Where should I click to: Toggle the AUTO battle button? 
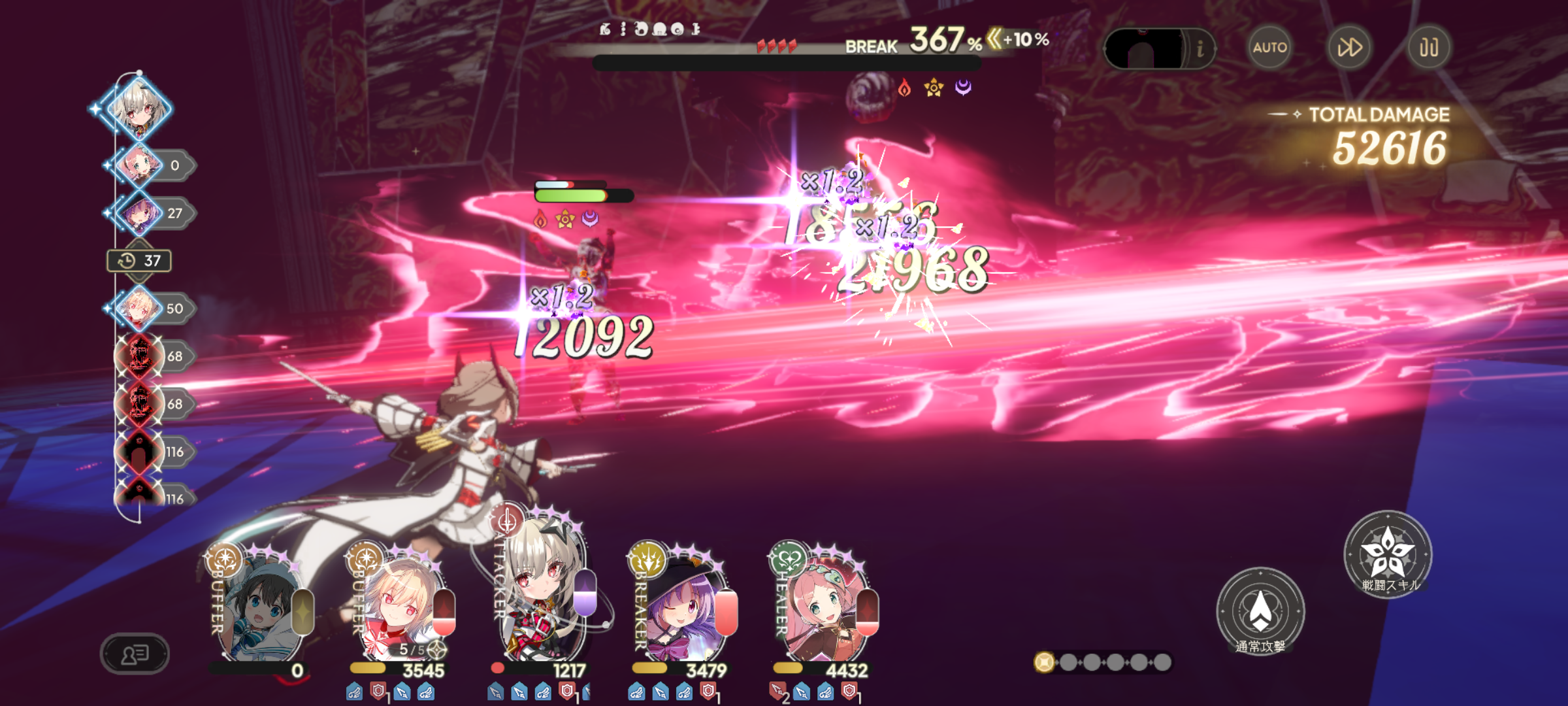pos(1269,47)
